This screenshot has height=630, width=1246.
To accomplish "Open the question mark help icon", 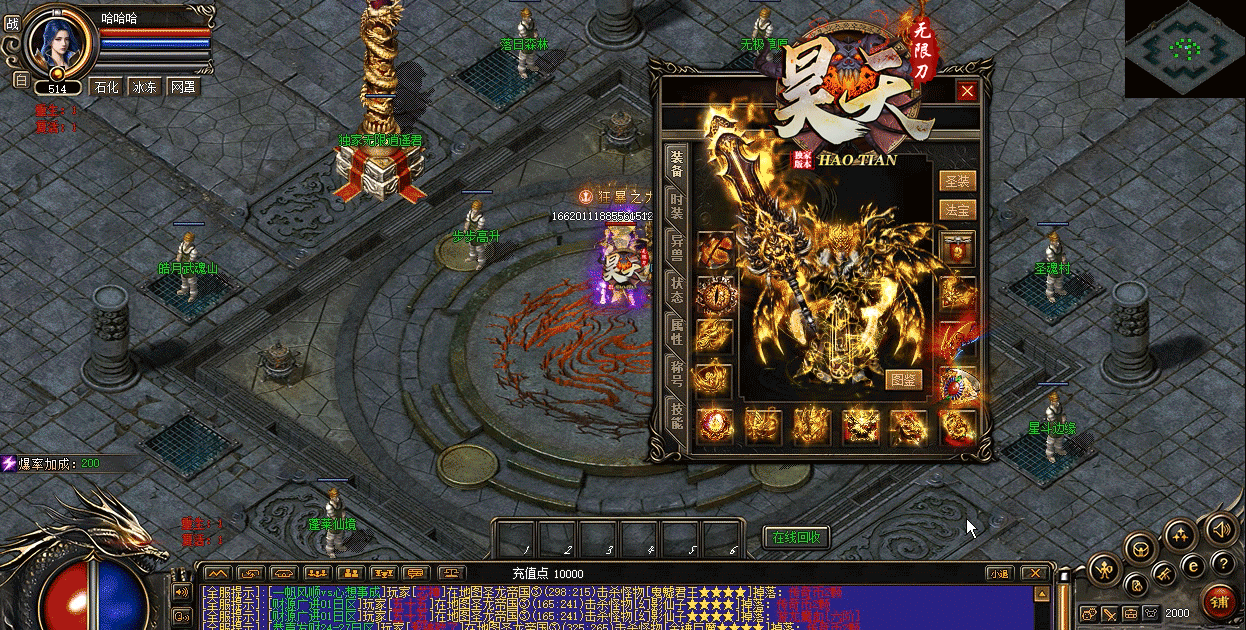I will pyautogui.click(x=1221, y=565).
